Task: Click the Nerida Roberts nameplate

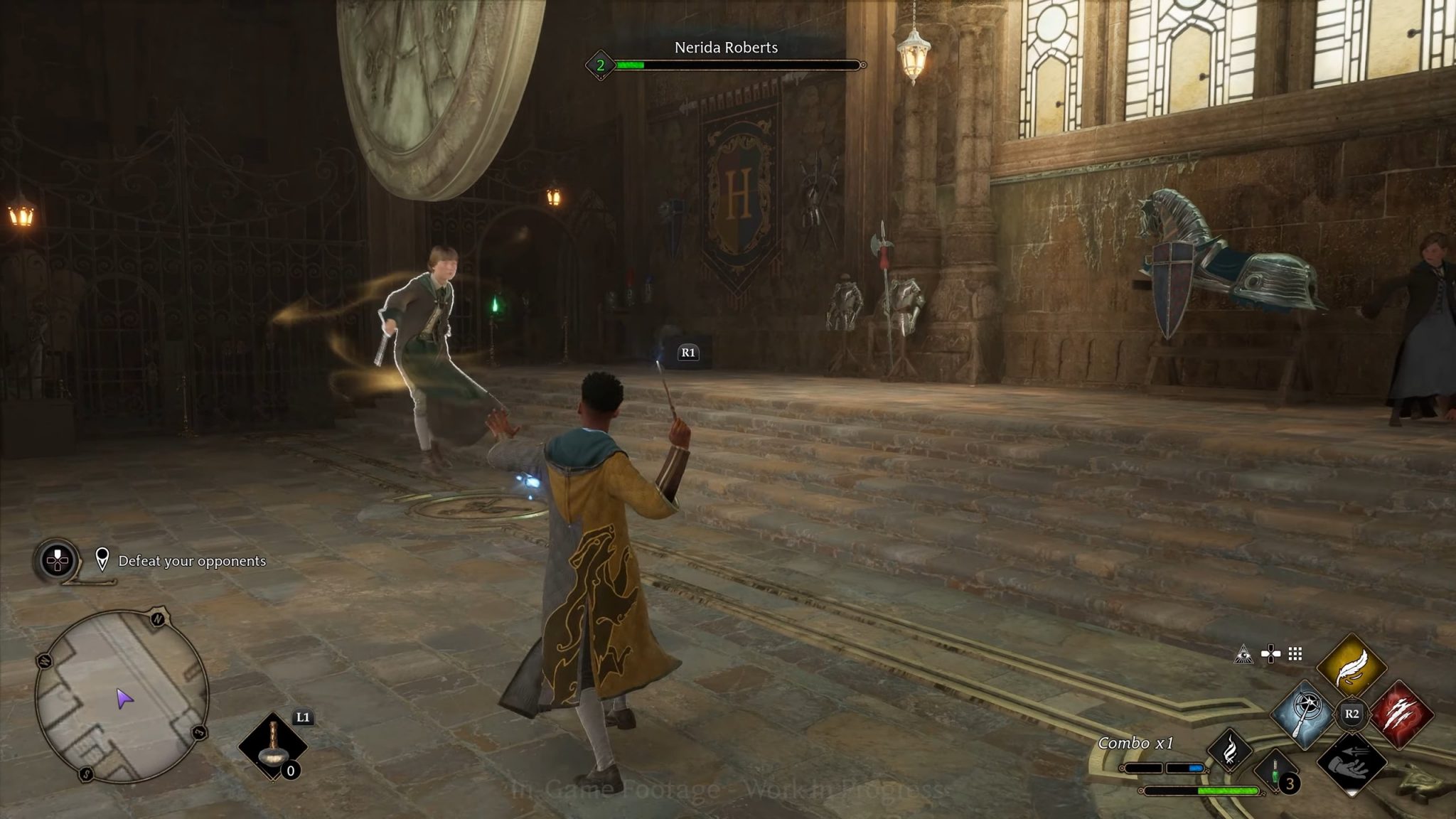Action: pos(726,48)
